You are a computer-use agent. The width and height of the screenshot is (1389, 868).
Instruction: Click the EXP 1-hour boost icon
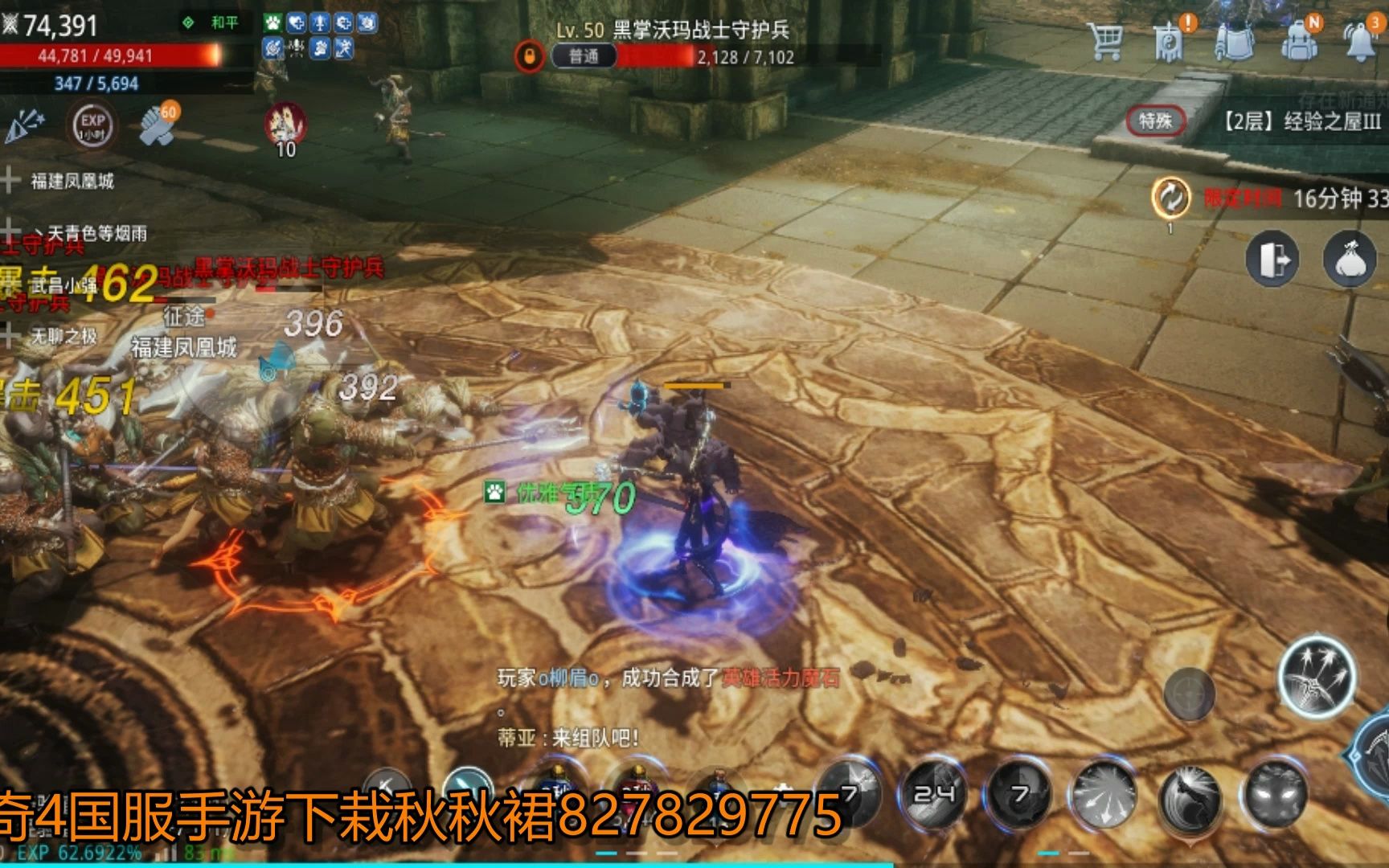pos(93,126)
